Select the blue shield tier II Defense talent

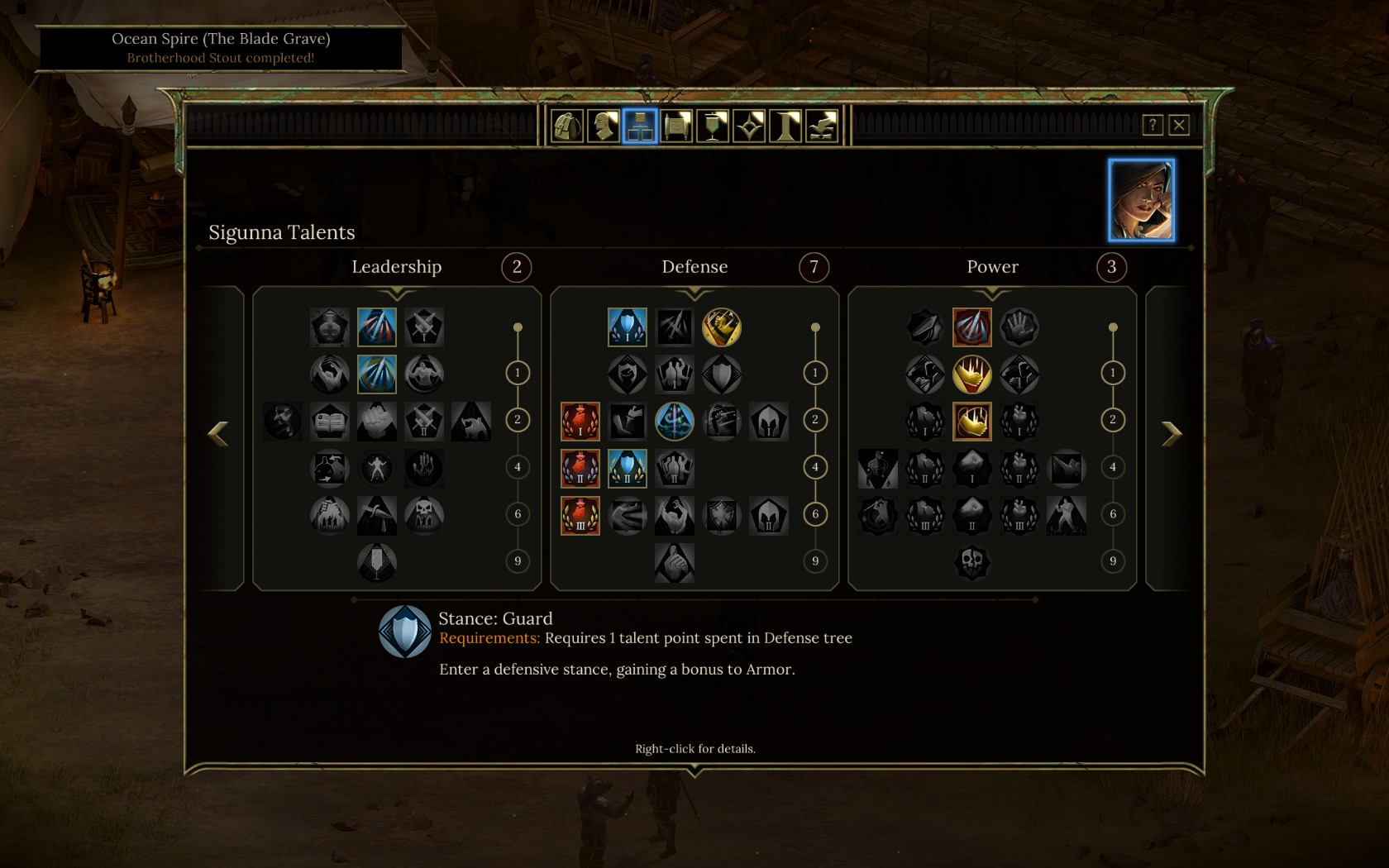coord(627,468)
